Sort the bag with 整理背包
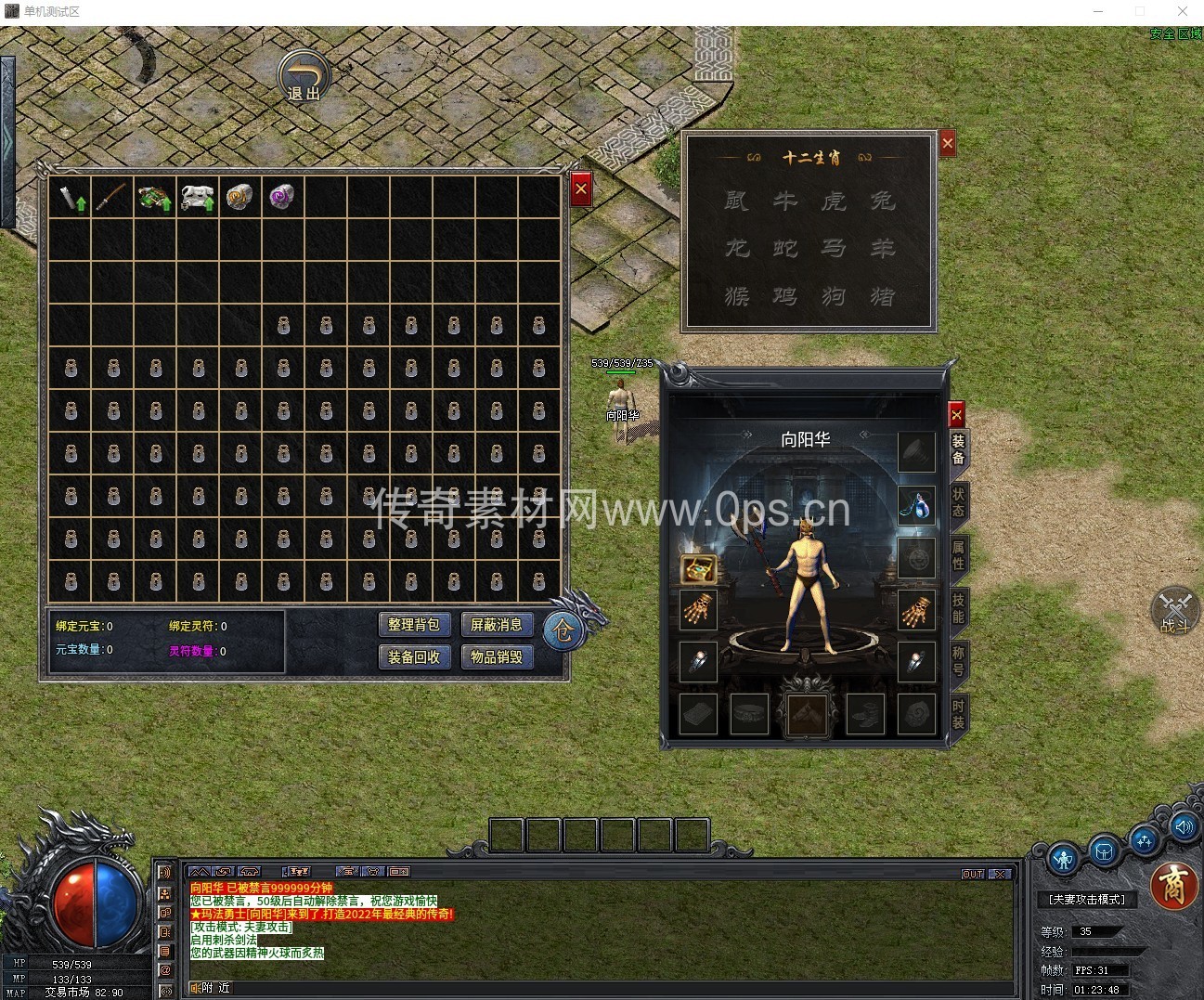This screenshot has height=1000, width=1204. (x=414, y=625)
